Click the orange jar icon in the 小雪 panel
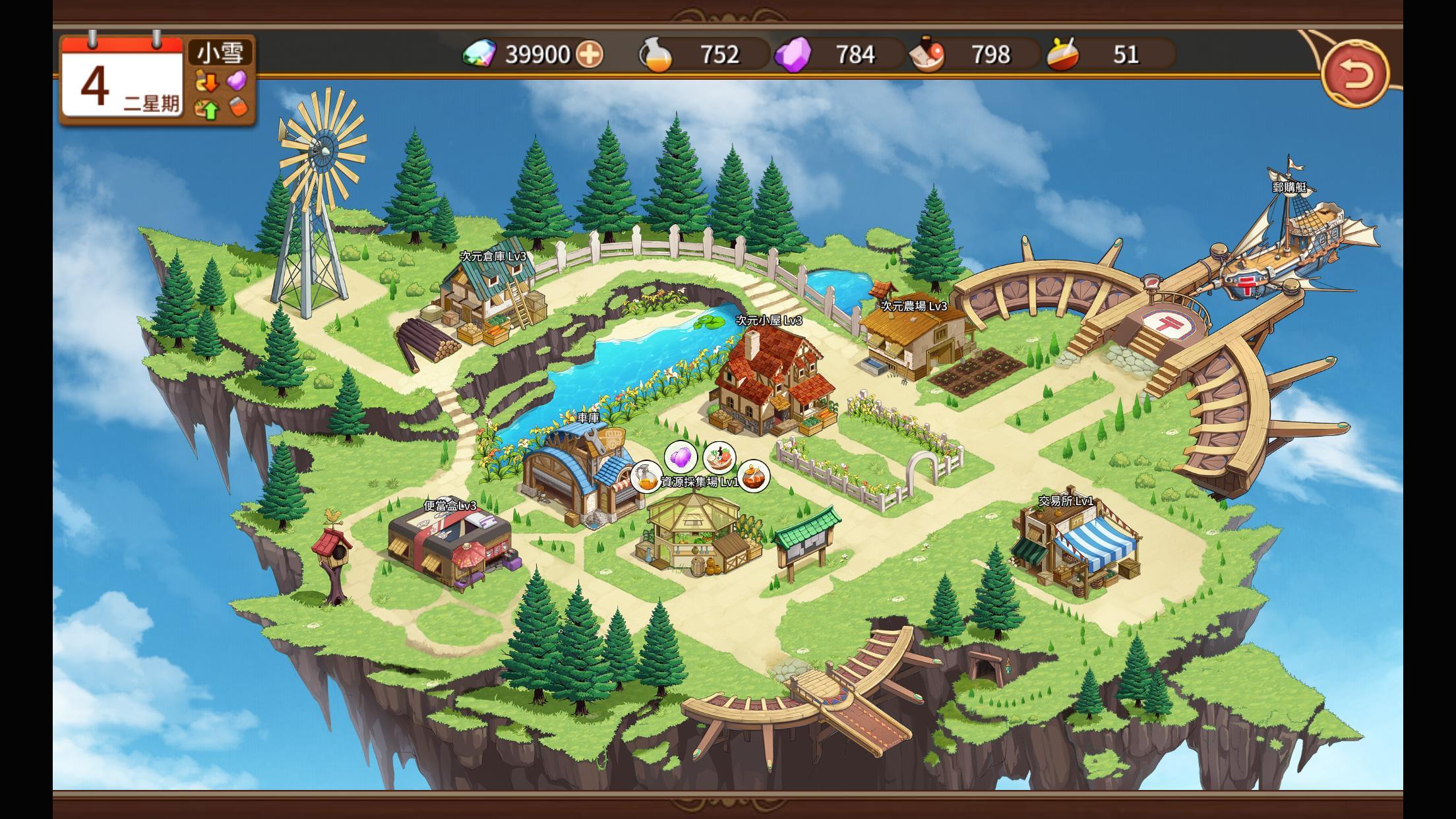The image size is (1456, 819). click(239, 107)
